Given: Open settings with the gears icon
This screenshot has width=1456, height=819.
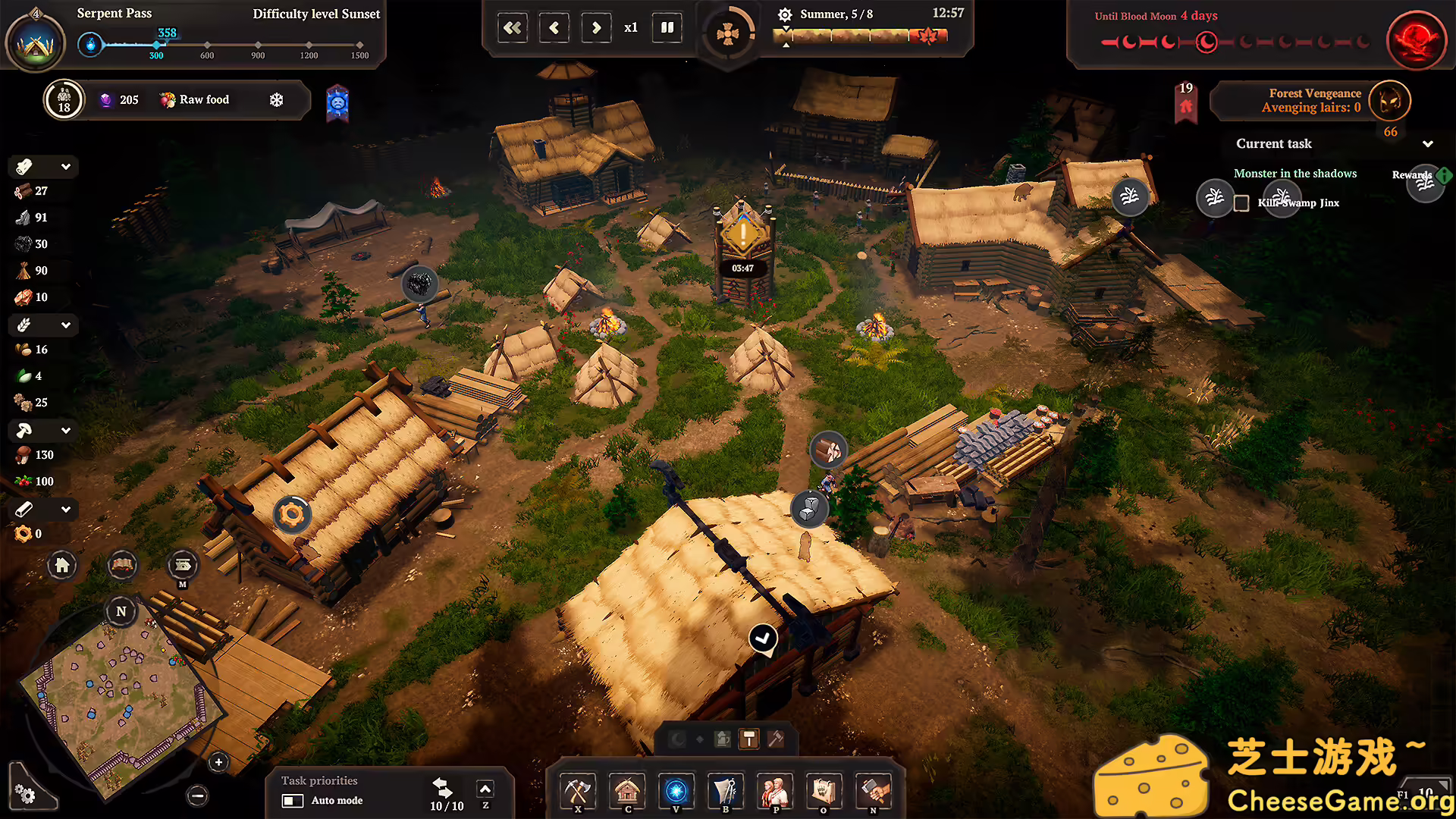Looking at the screenshot, I should click(x=25, y=793).
